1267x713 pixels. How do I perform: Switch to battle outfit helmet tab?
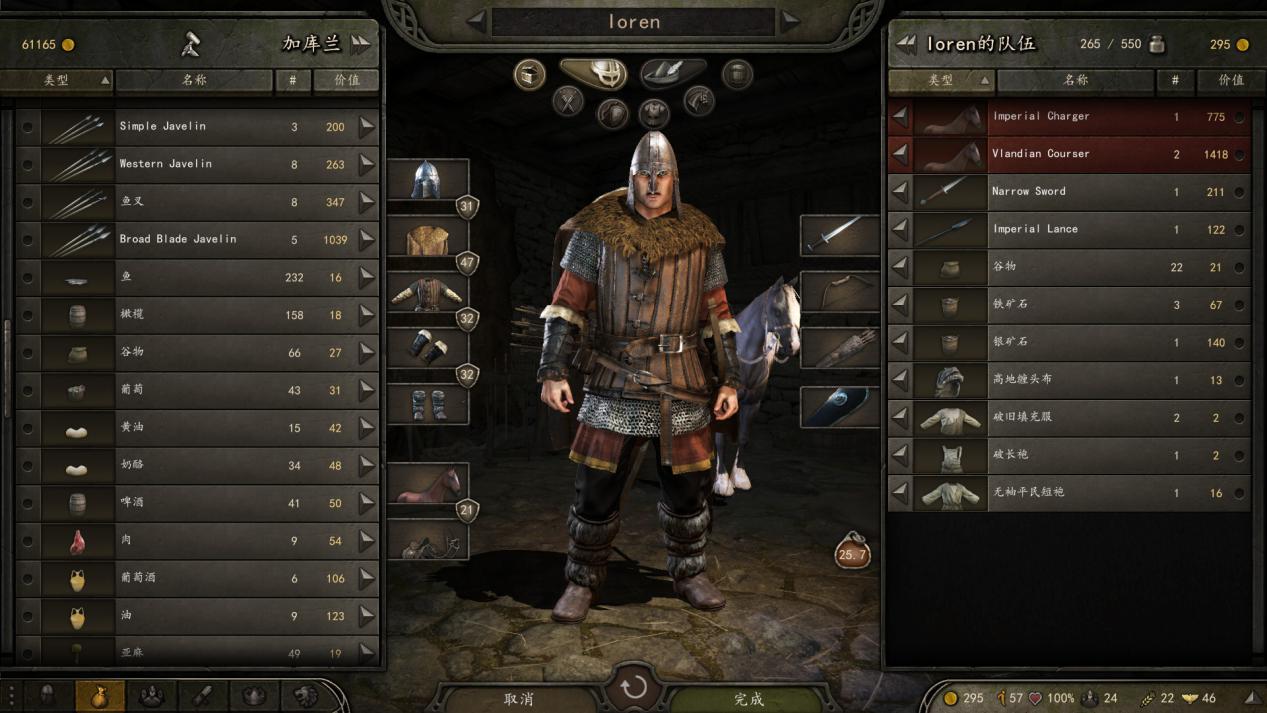coord(593,73)
